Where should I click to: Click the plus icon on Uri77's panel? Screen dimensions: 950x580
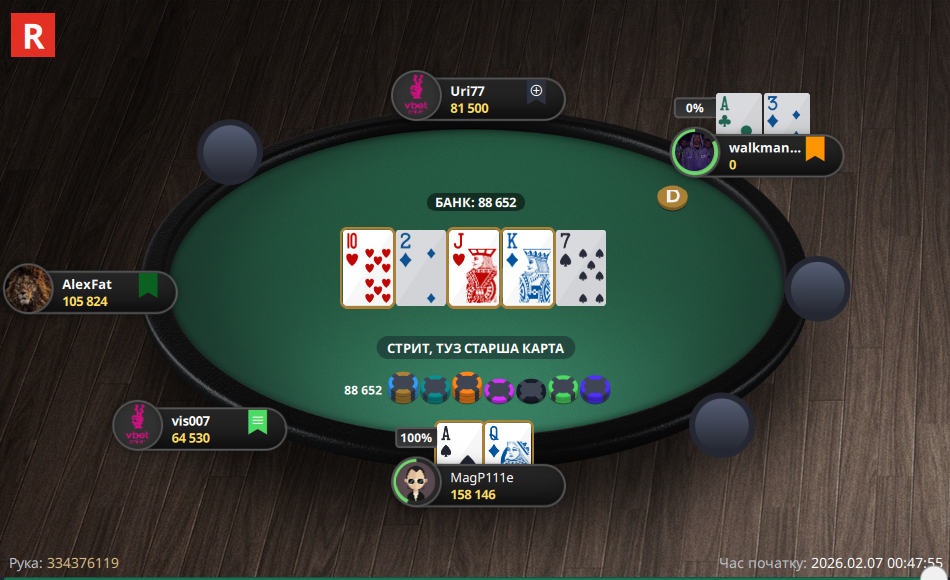536,91
